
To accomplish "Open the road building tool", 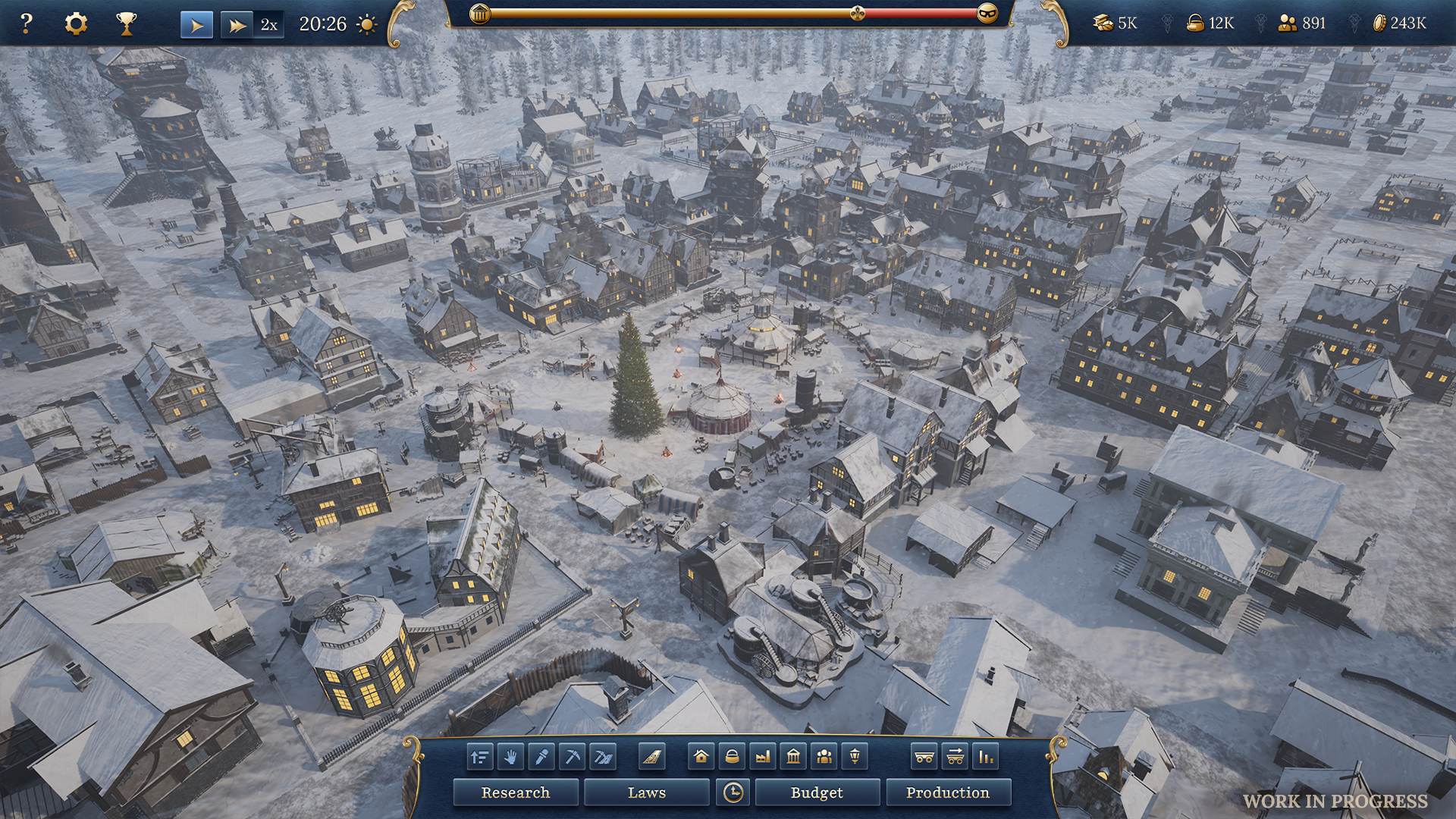I will click(x=651, y=757).
